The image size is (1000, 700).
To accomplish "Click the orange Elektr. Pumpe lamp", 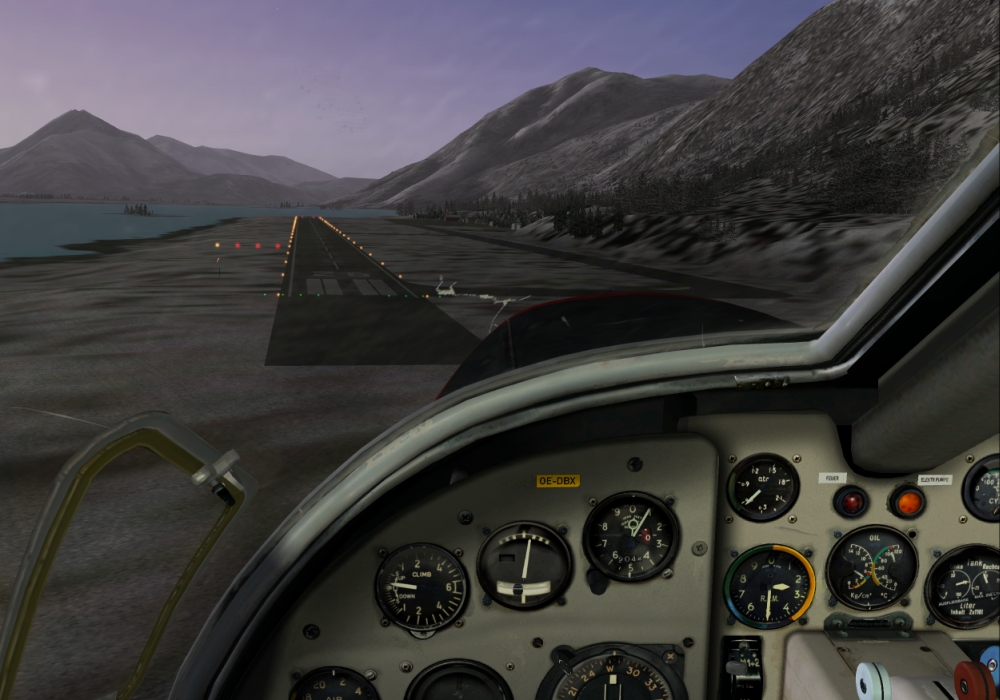I will [908, 500].
